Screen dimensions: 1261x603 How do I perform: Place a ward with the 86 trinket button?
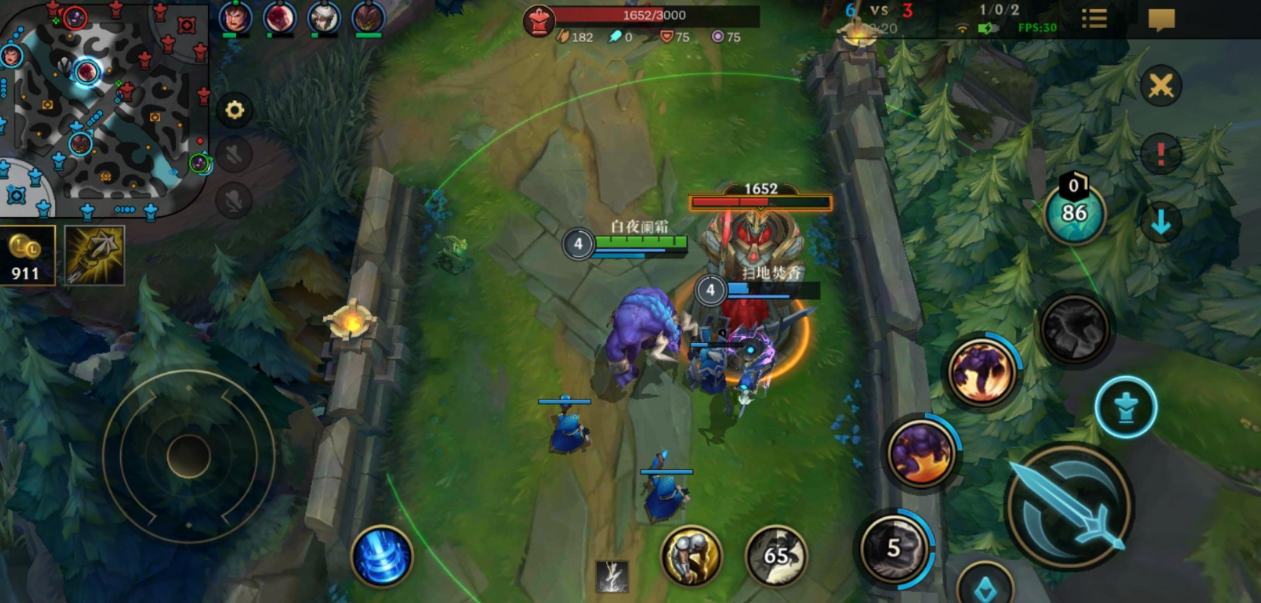pyautogui.click(x=1075, y=213)
